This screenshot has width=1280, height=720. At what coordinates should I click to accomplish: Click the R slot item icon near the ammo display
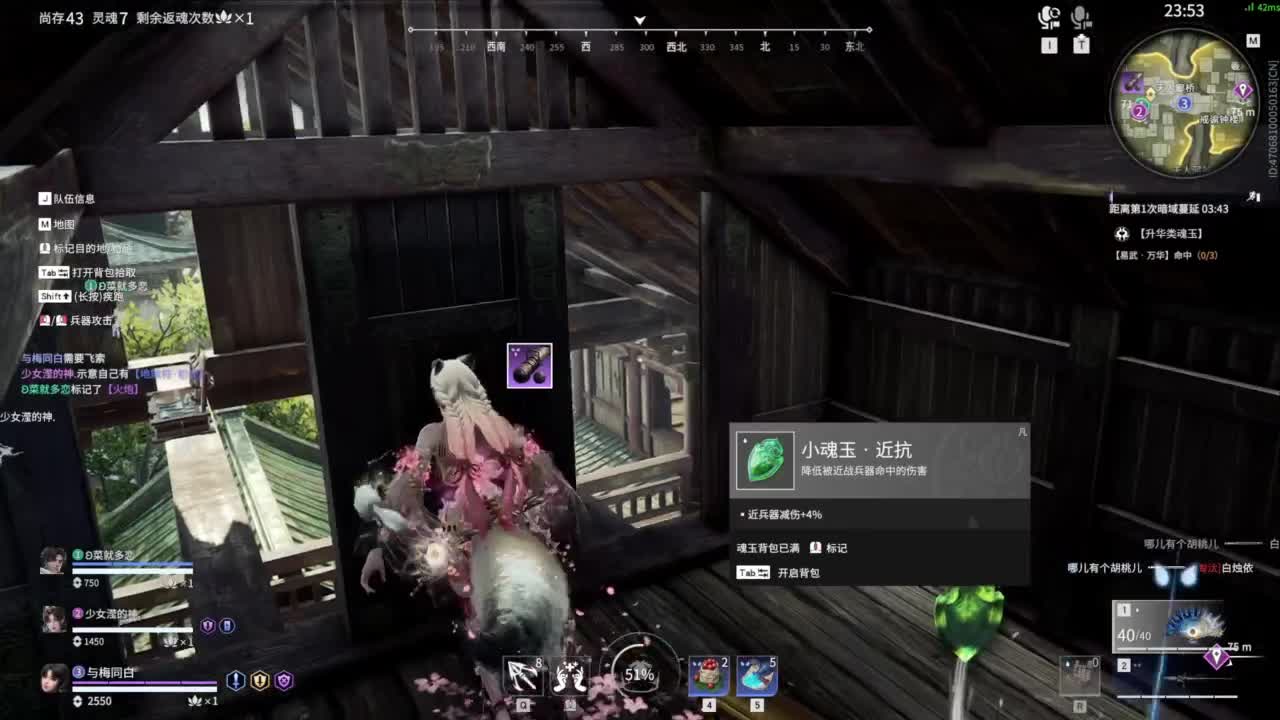[x=1081, y=676]
